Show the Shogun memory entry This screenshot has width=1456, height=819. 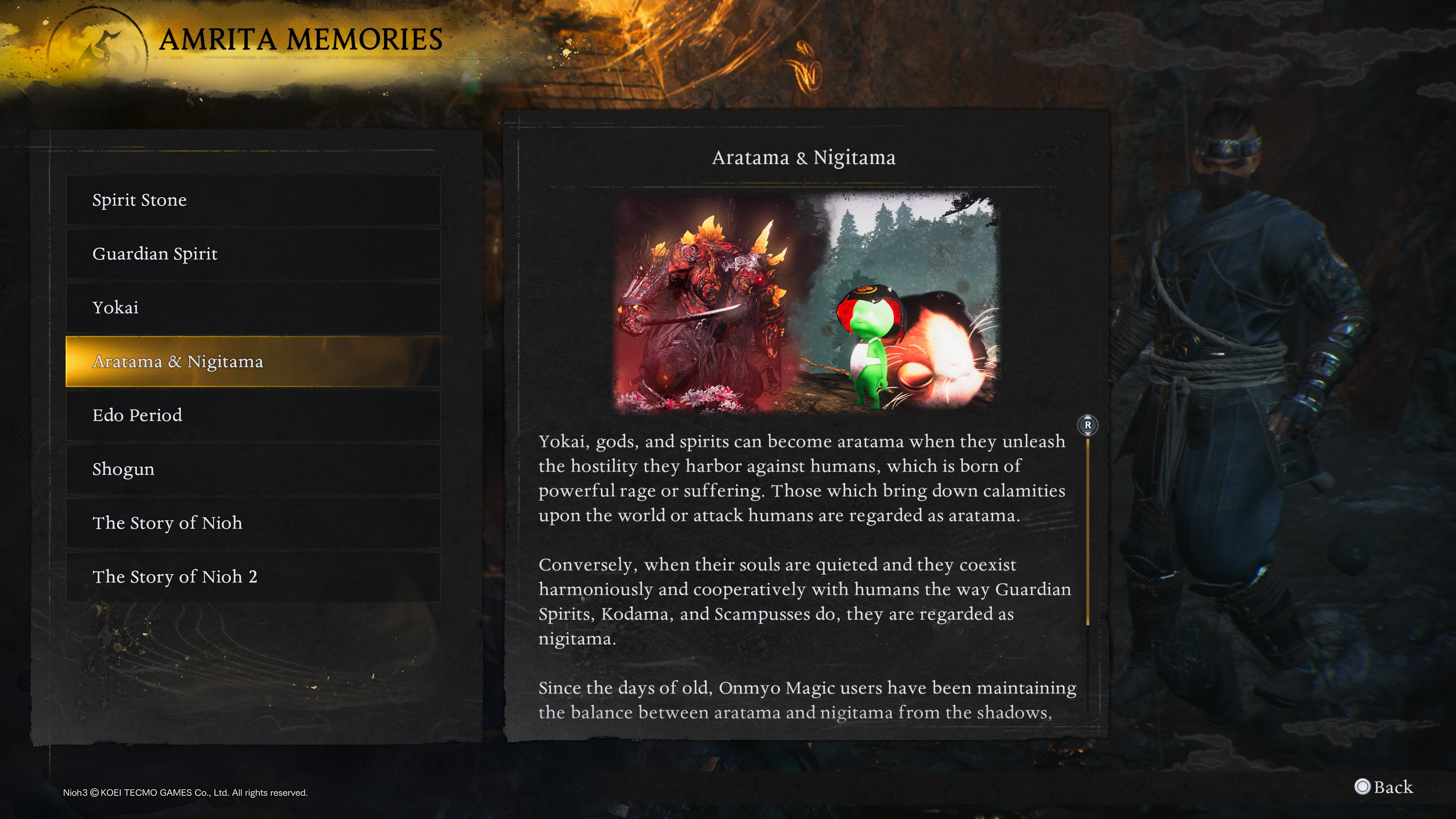(x=253, y=469)
